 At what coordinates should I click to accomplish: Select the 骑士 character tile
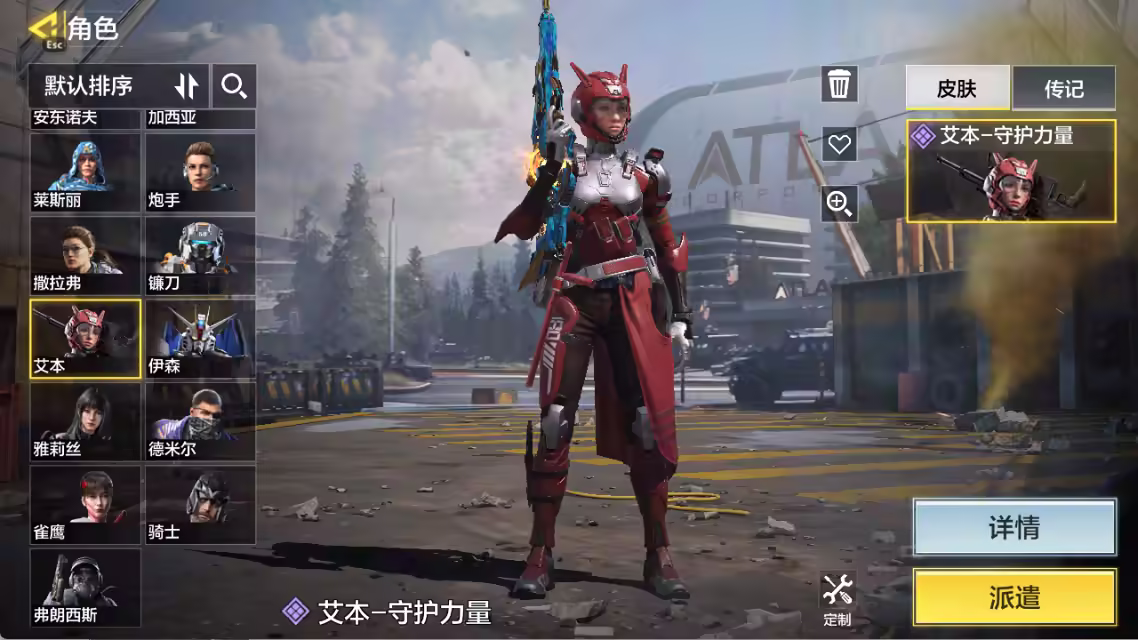pyautogui.click(x=200, y=504)
